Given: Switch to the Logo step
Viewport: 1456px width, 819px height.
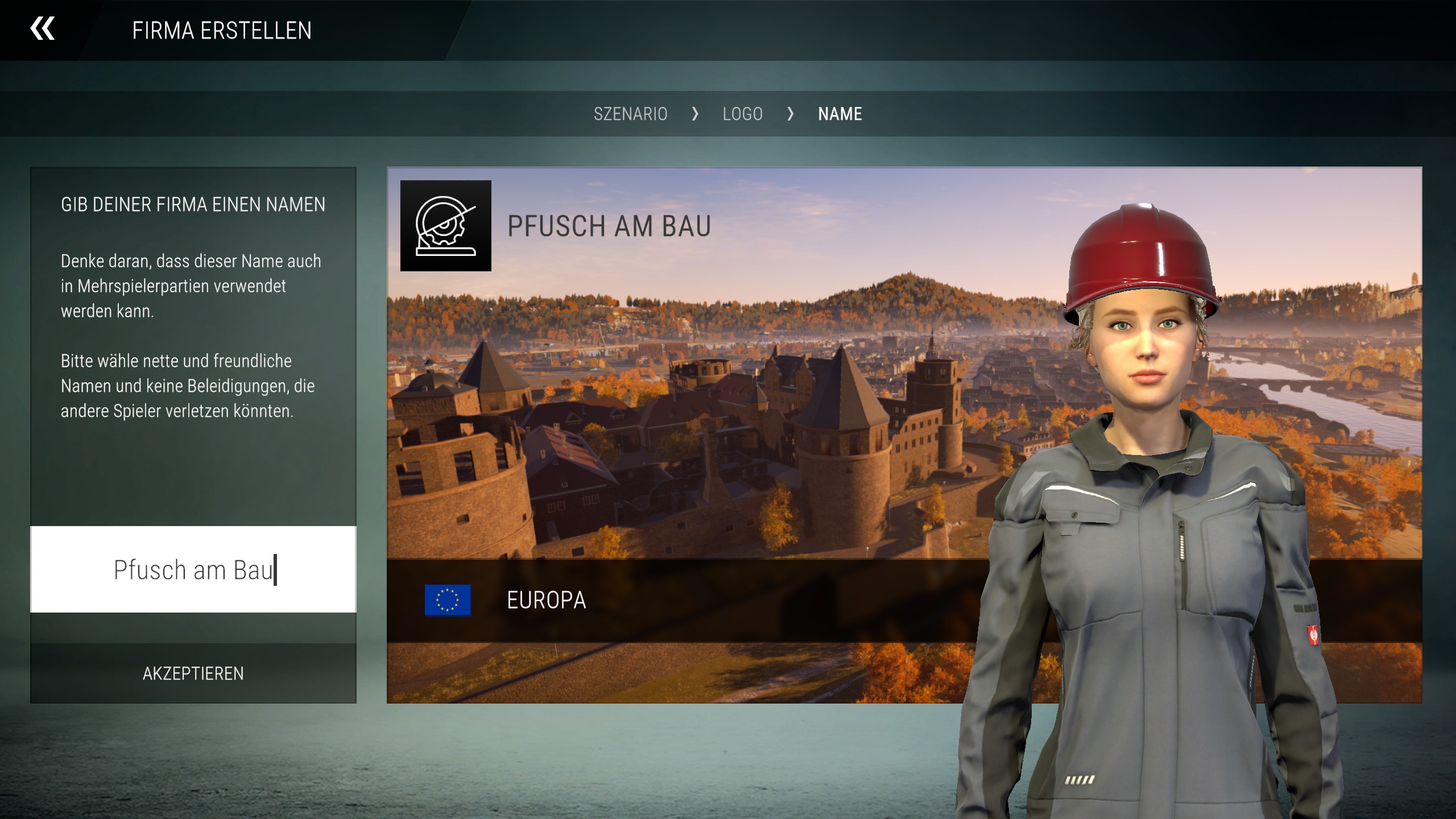Looking at the screenshot, I should pyautogui.click(x=742, y=114).
